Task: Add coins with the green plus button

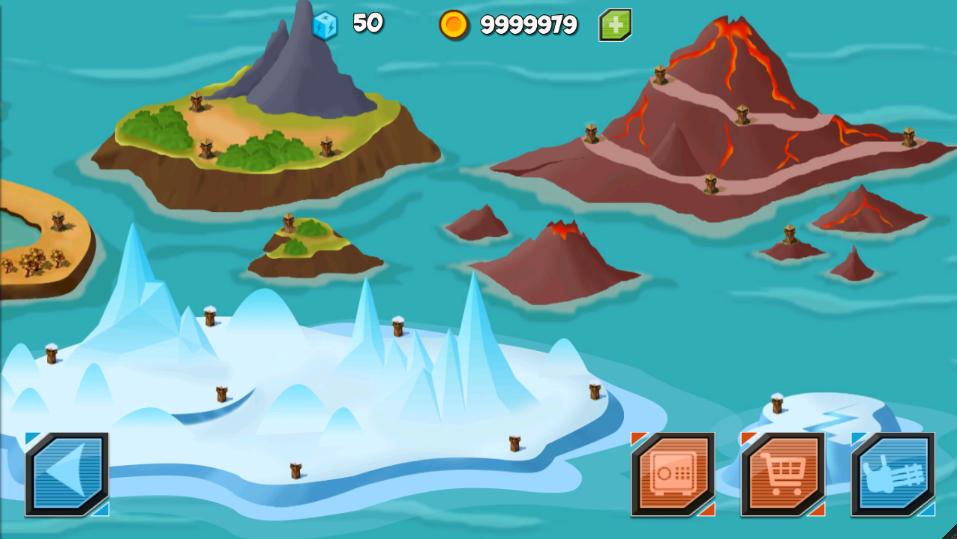Action: 614,25
